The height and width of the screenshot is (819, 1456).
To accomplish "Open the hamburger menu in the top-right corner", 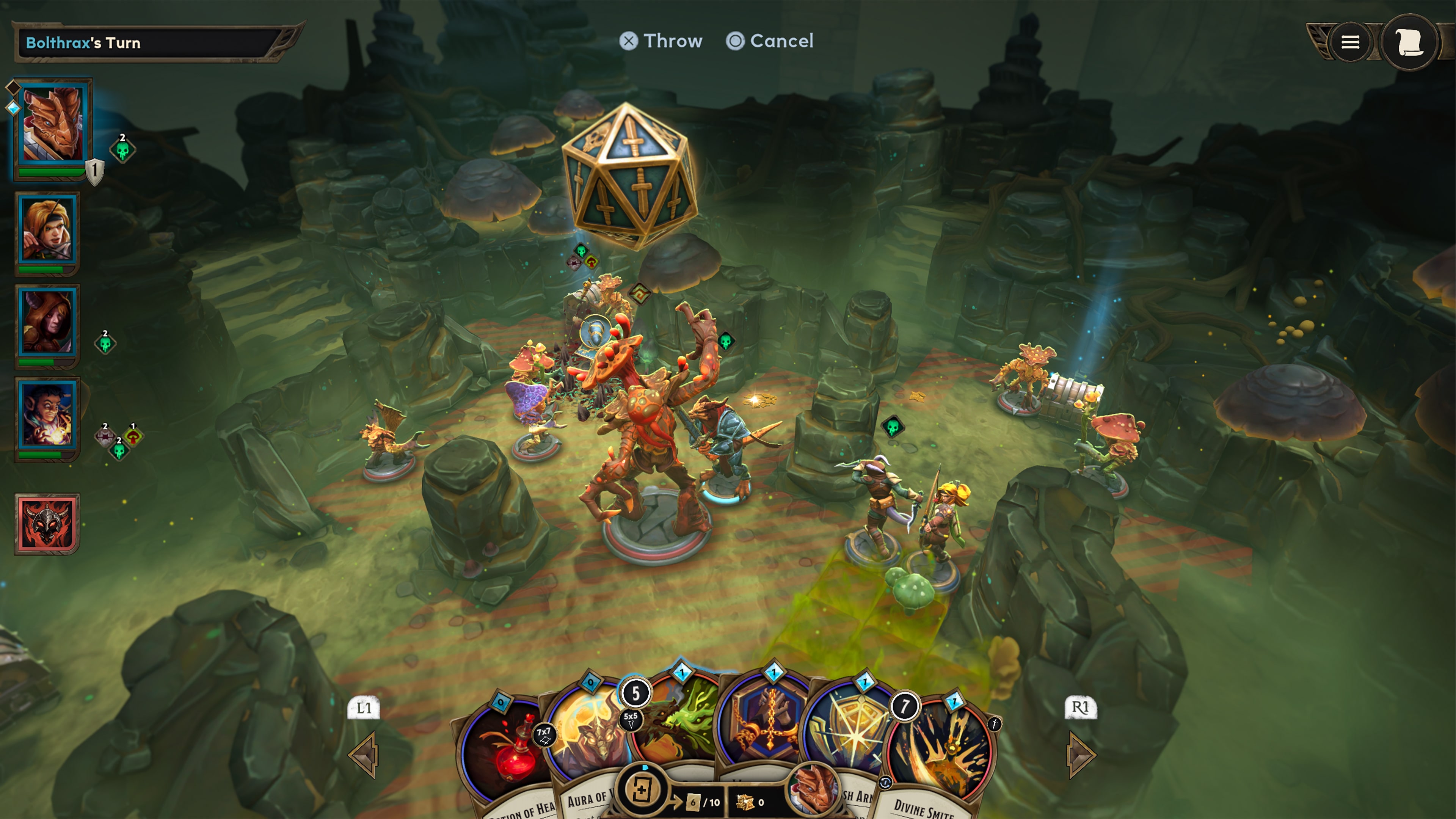I will point(1350,42).
